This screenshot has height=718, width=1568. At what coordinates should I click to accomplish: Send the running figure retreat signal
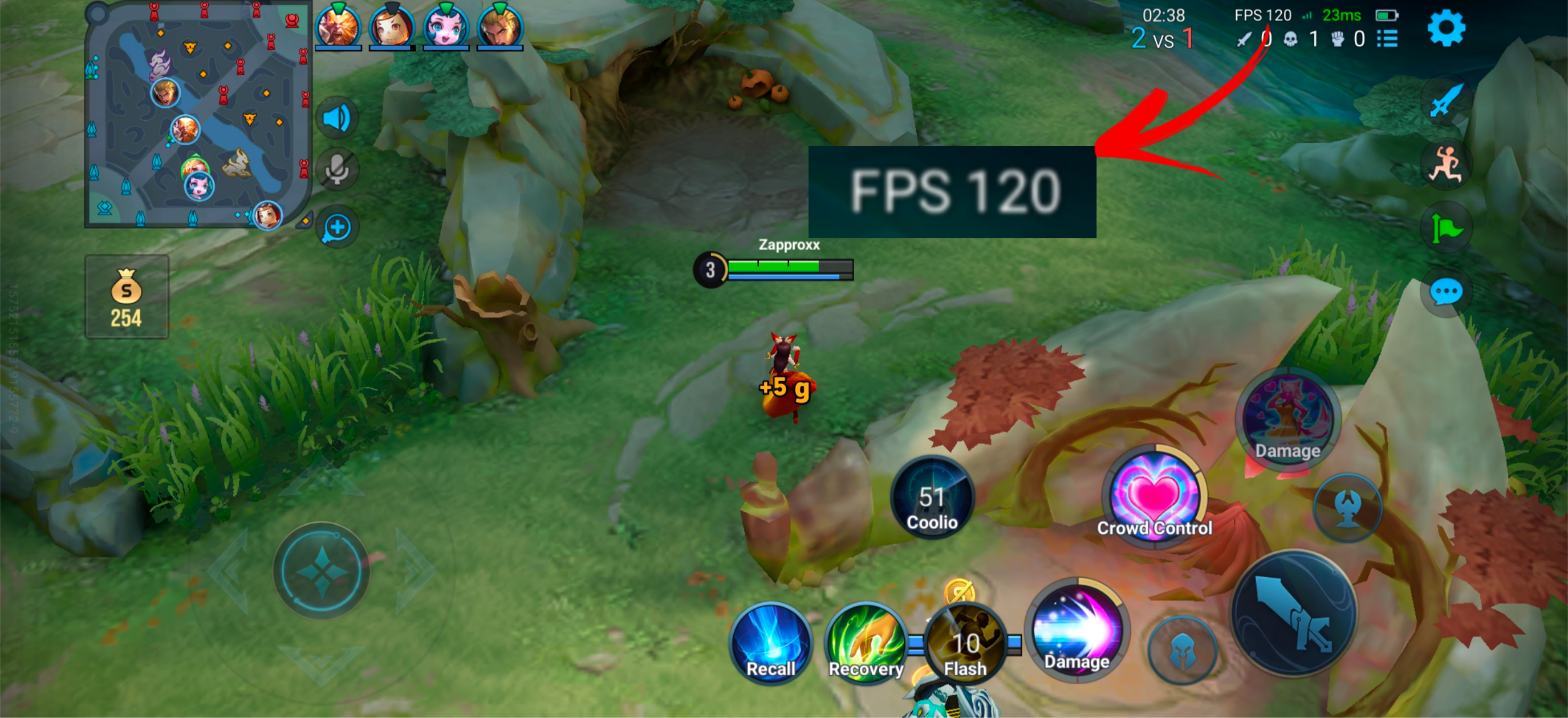1445,164
